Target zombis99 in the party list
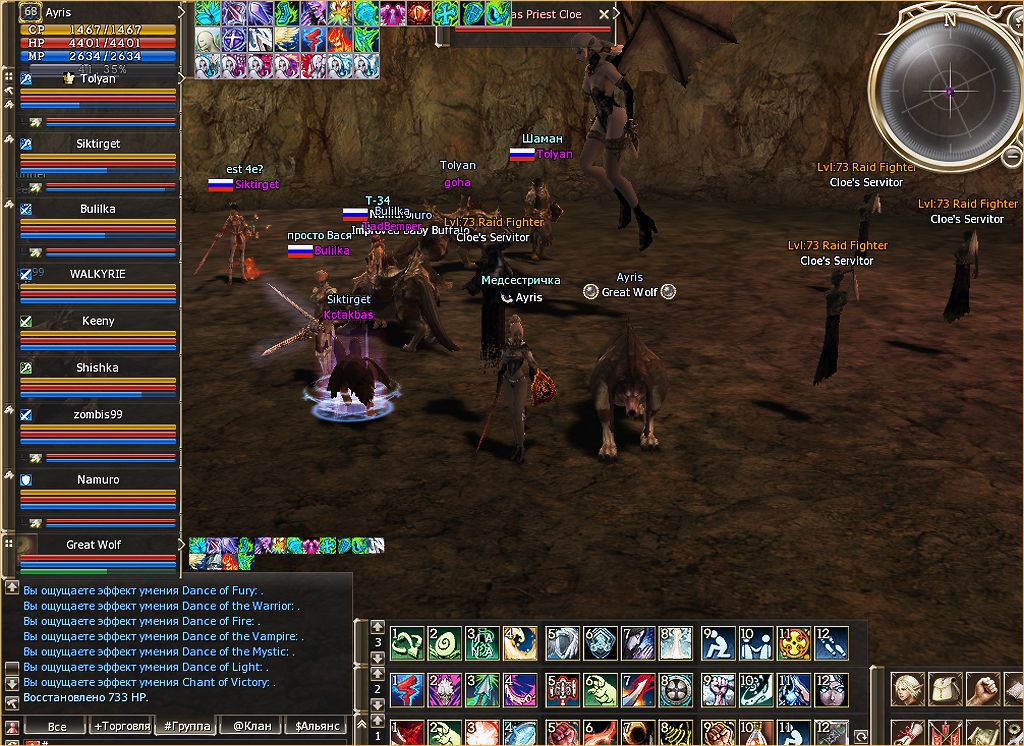Viewport: 1024px width, 746px height. pos(98,415)
